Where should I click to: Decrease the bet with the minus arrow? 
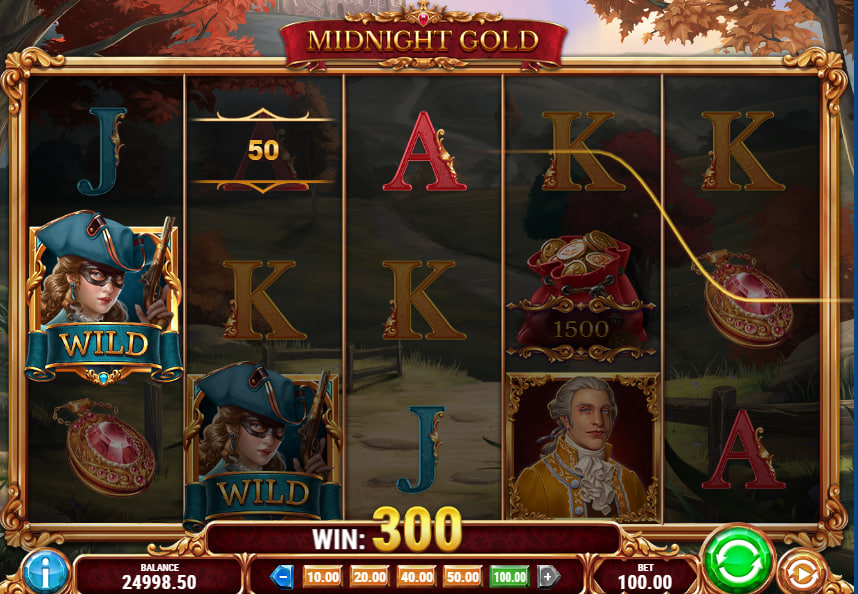pyautogui.click(x=283, y=576)
